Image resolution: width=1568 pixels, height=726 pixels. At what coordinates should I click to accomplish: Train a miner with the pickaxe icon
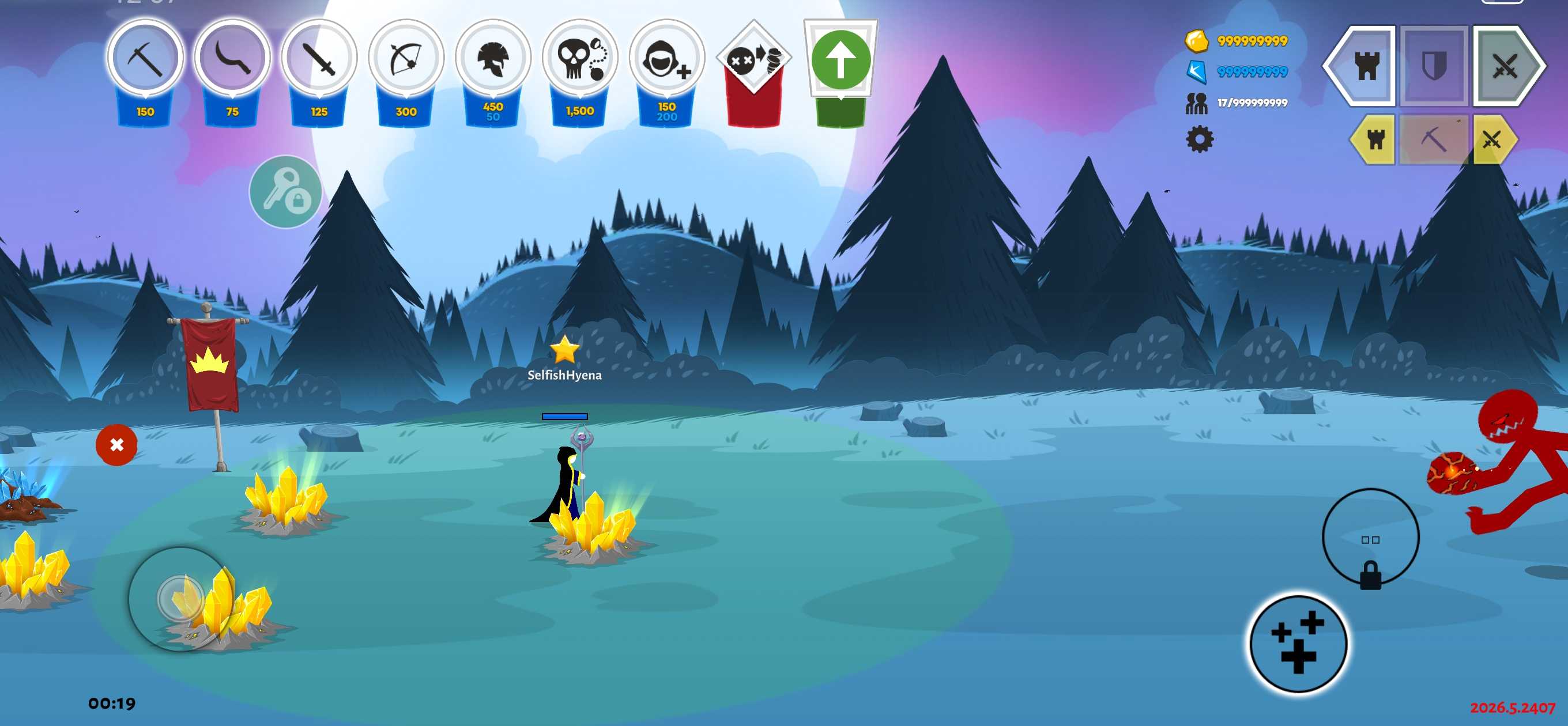point(145,59)
